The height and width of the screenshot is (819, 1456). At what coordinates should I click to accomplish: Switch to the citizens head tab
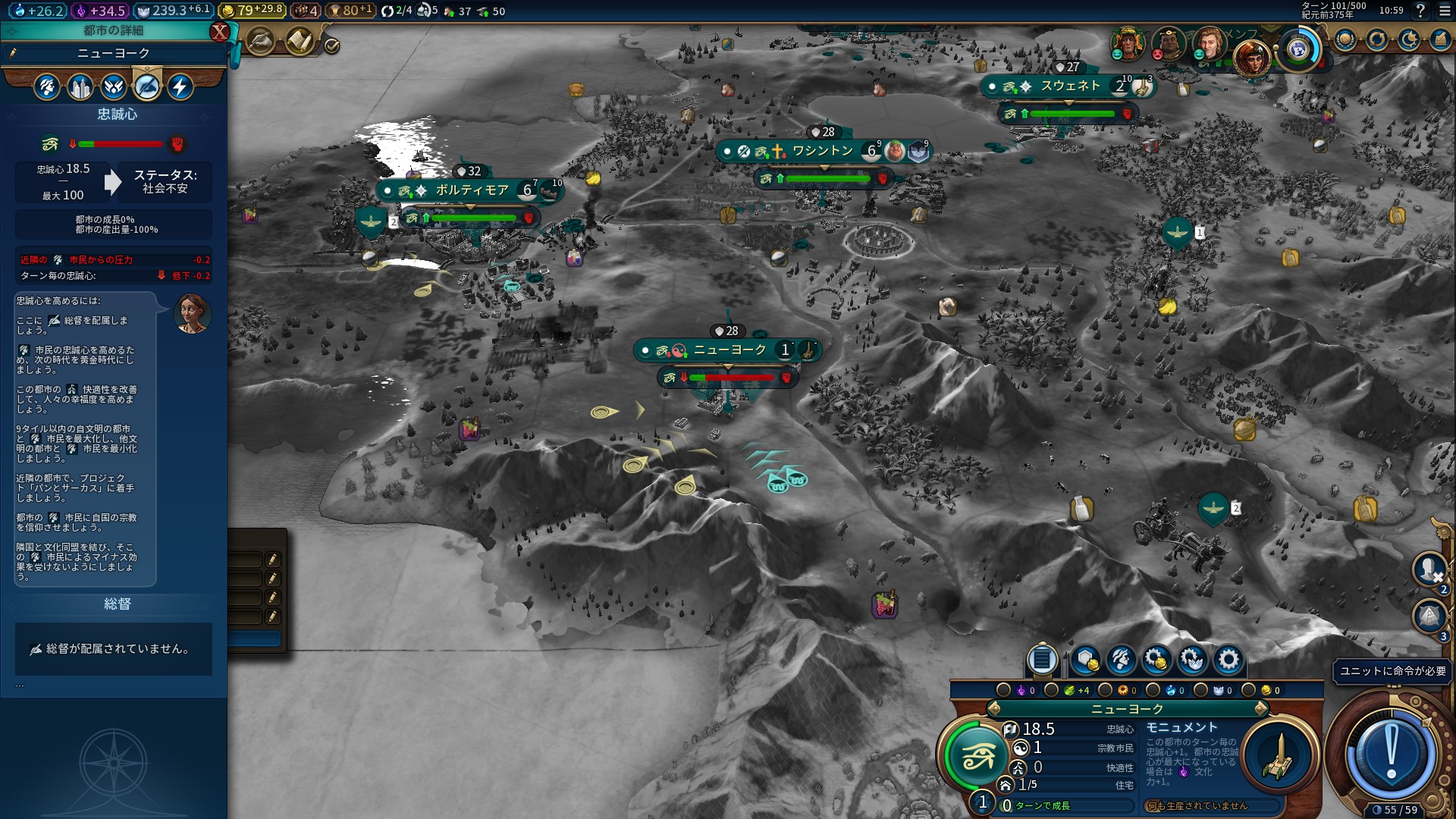[47, 87]
